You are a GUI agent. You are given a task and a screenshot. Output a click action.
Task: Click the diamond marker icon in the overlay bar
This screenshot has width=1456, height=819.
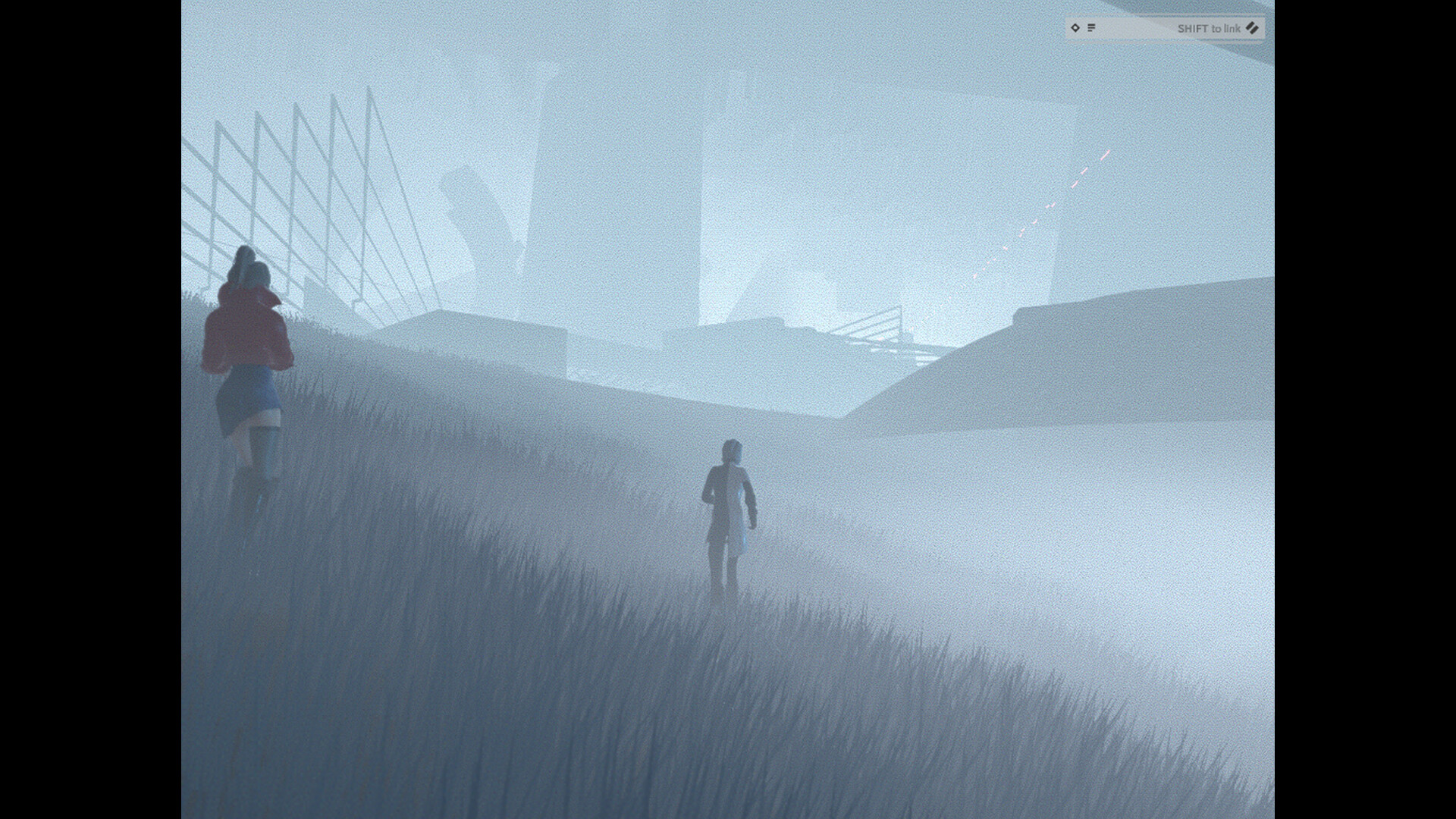[1075, 28]
